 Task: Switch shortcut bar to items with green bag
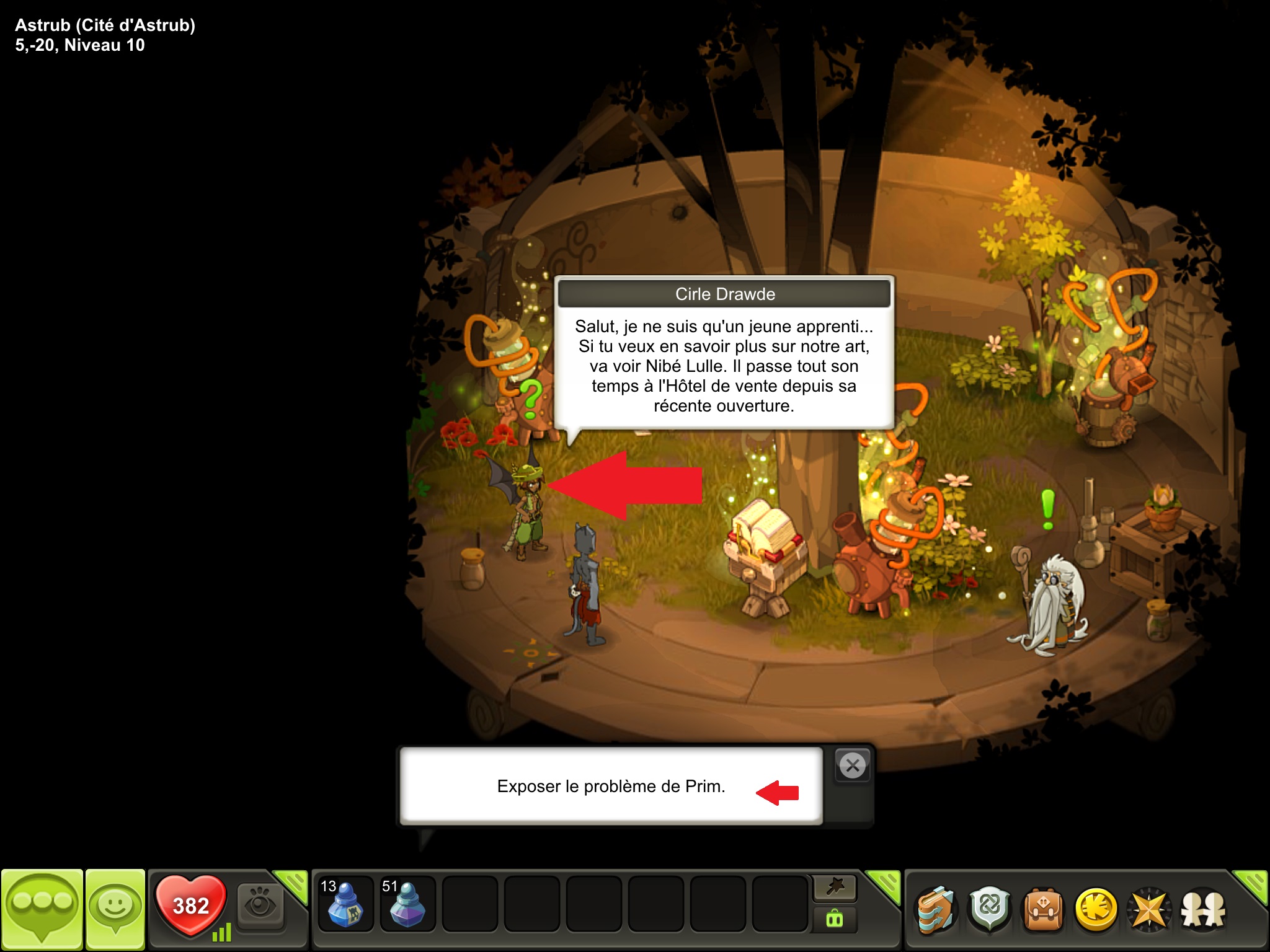click(835, 920)
